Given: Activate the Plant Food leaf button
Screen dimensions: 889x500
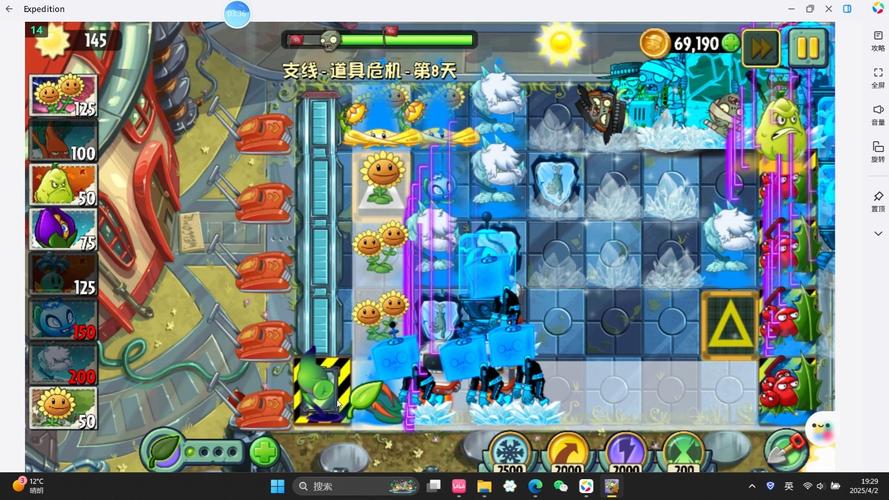Looking at the screenshot, I should pos(161,449).
